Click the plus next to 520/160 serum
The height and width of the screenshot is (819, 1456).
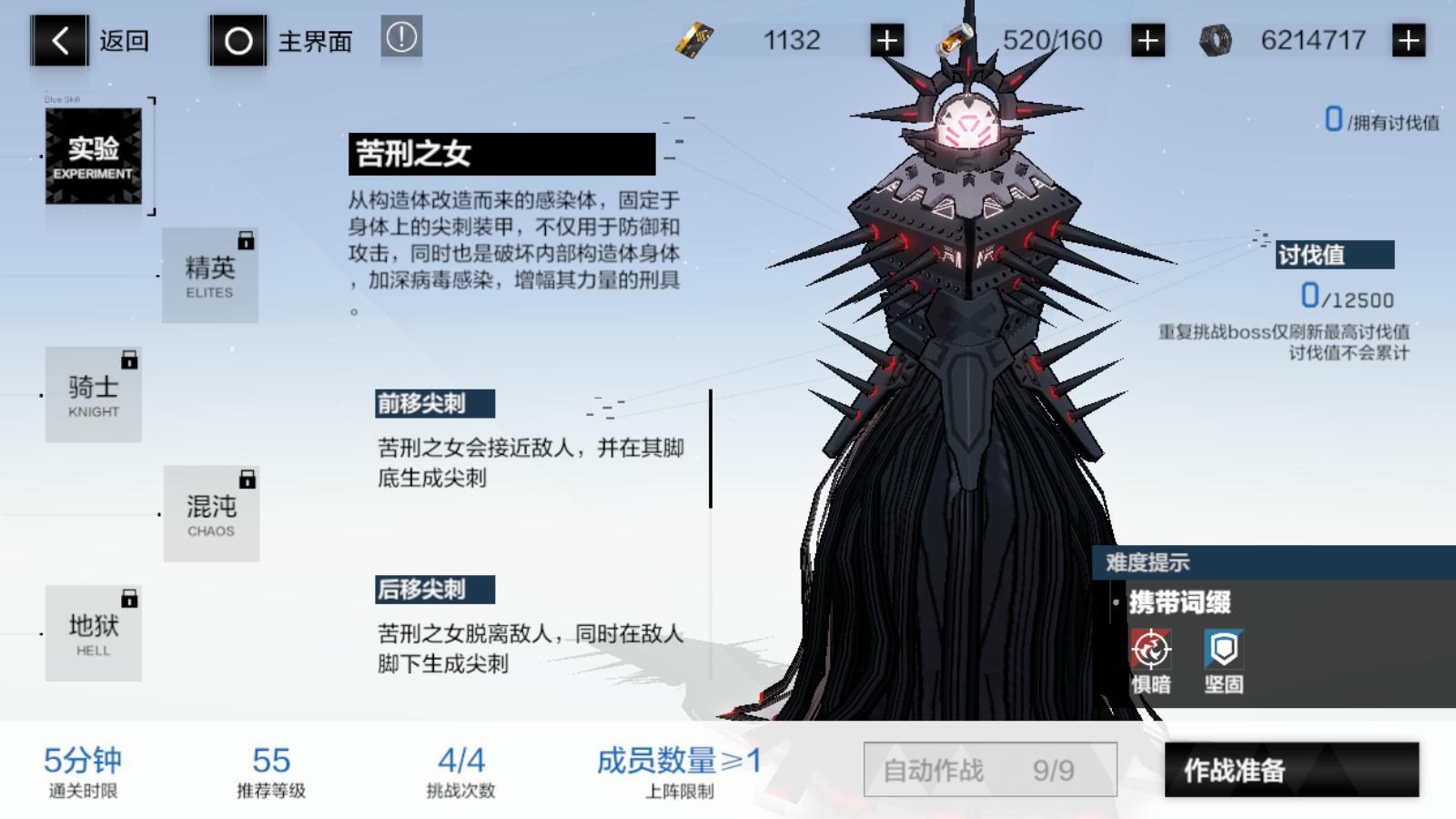1146,40
